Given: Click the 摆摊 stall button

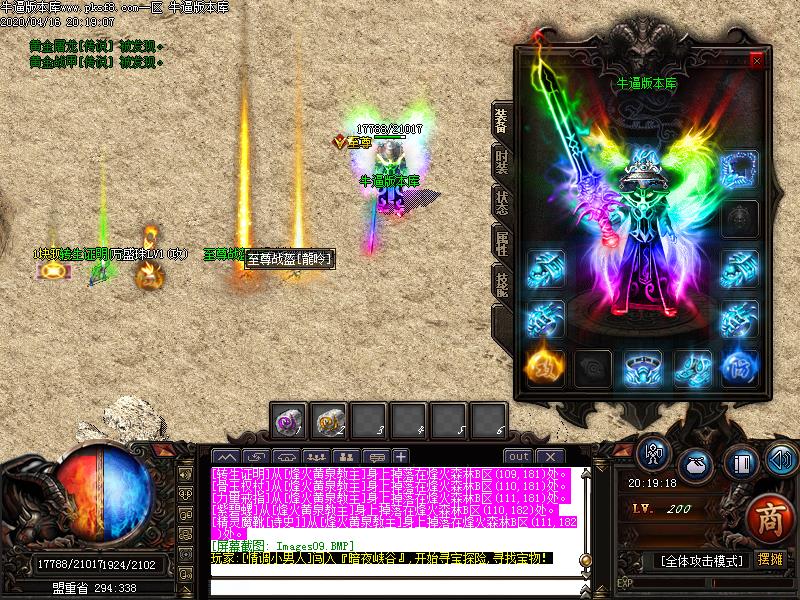Looking at the screenshot, I should click(x=770, y=559).
